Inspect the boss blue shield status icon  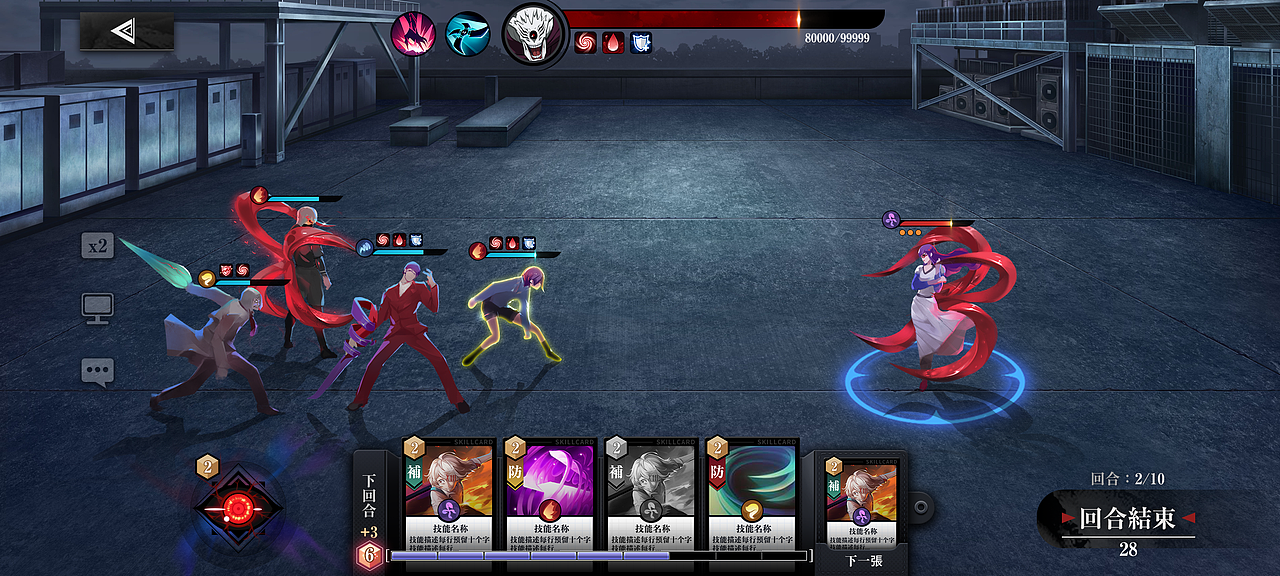click(x=641, y=43)
